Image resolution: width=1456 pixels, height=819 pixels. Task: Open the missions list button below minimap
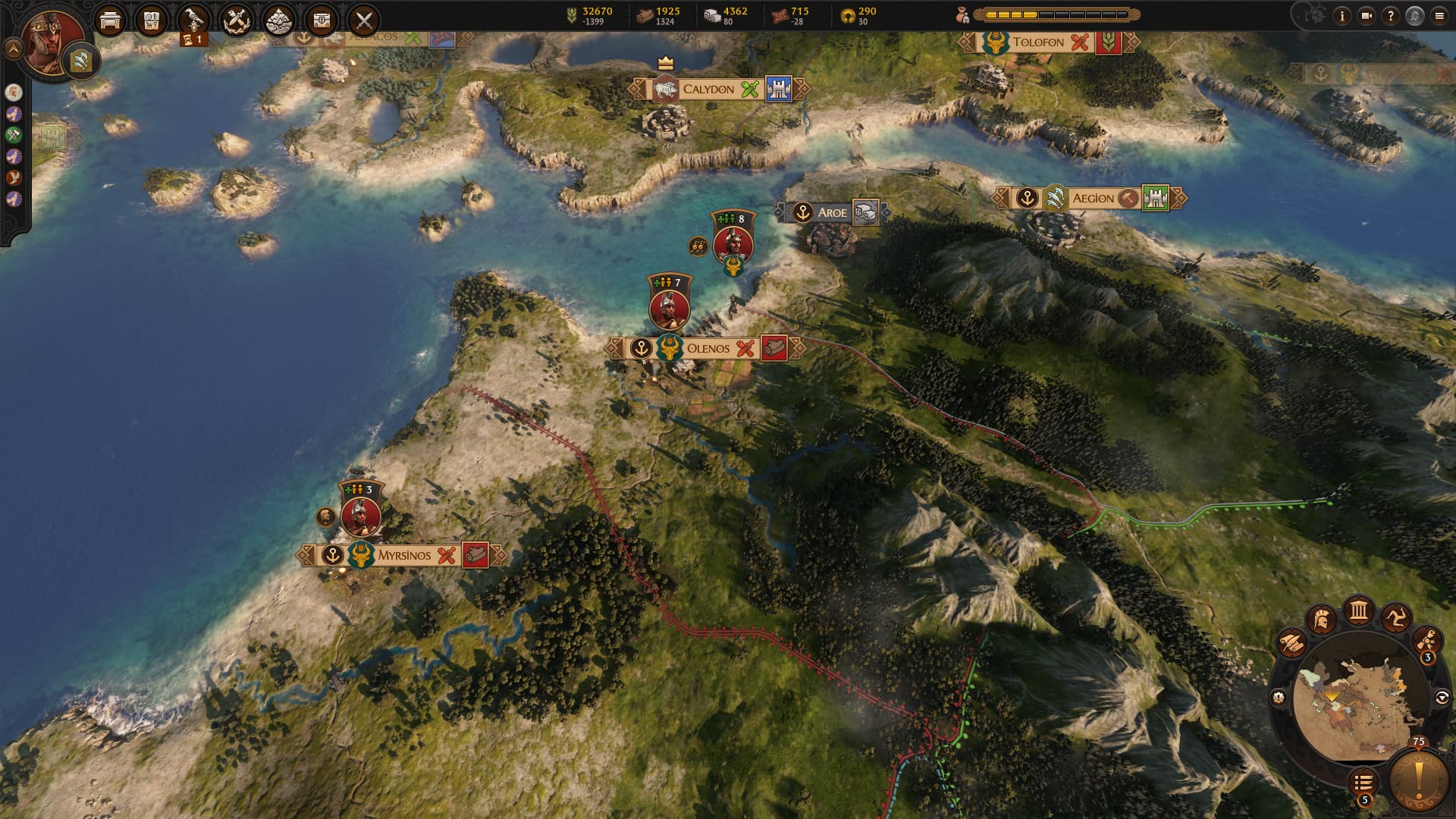pos(1363,782)
